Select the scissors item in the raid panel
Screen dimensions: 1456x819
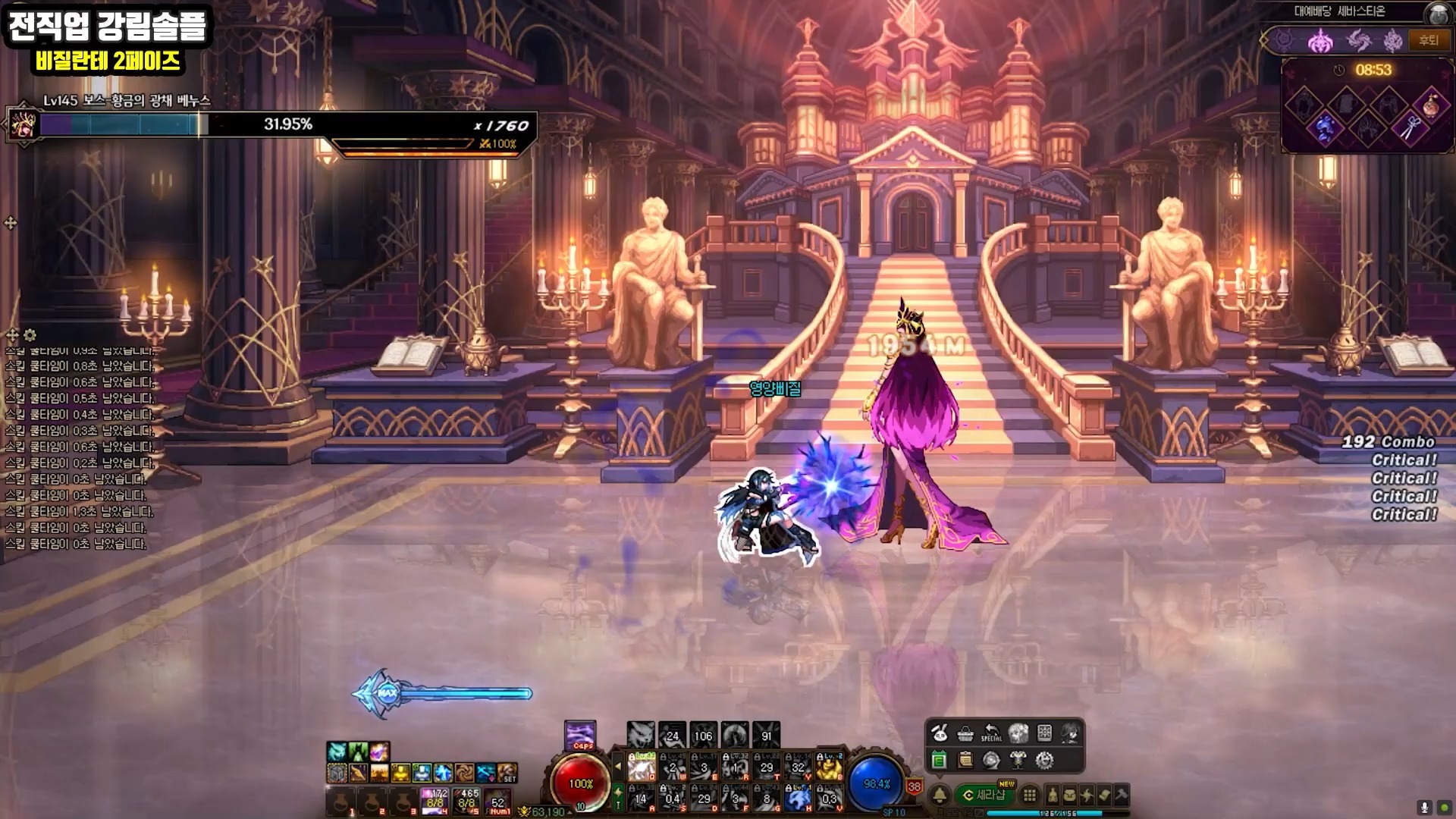click(x=1409, y=127)
